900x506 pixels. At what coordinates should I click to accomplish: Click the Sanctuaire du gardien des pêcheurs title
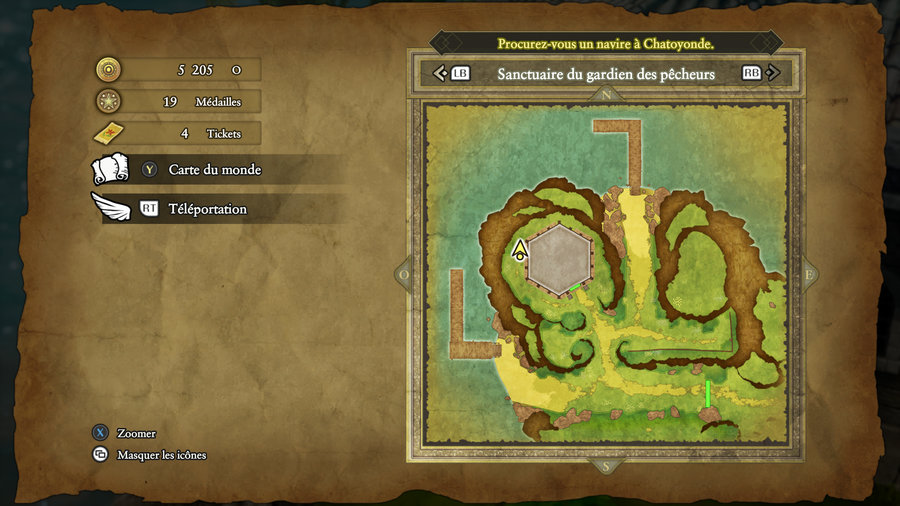pyautogui.click(x=605, y=74)
